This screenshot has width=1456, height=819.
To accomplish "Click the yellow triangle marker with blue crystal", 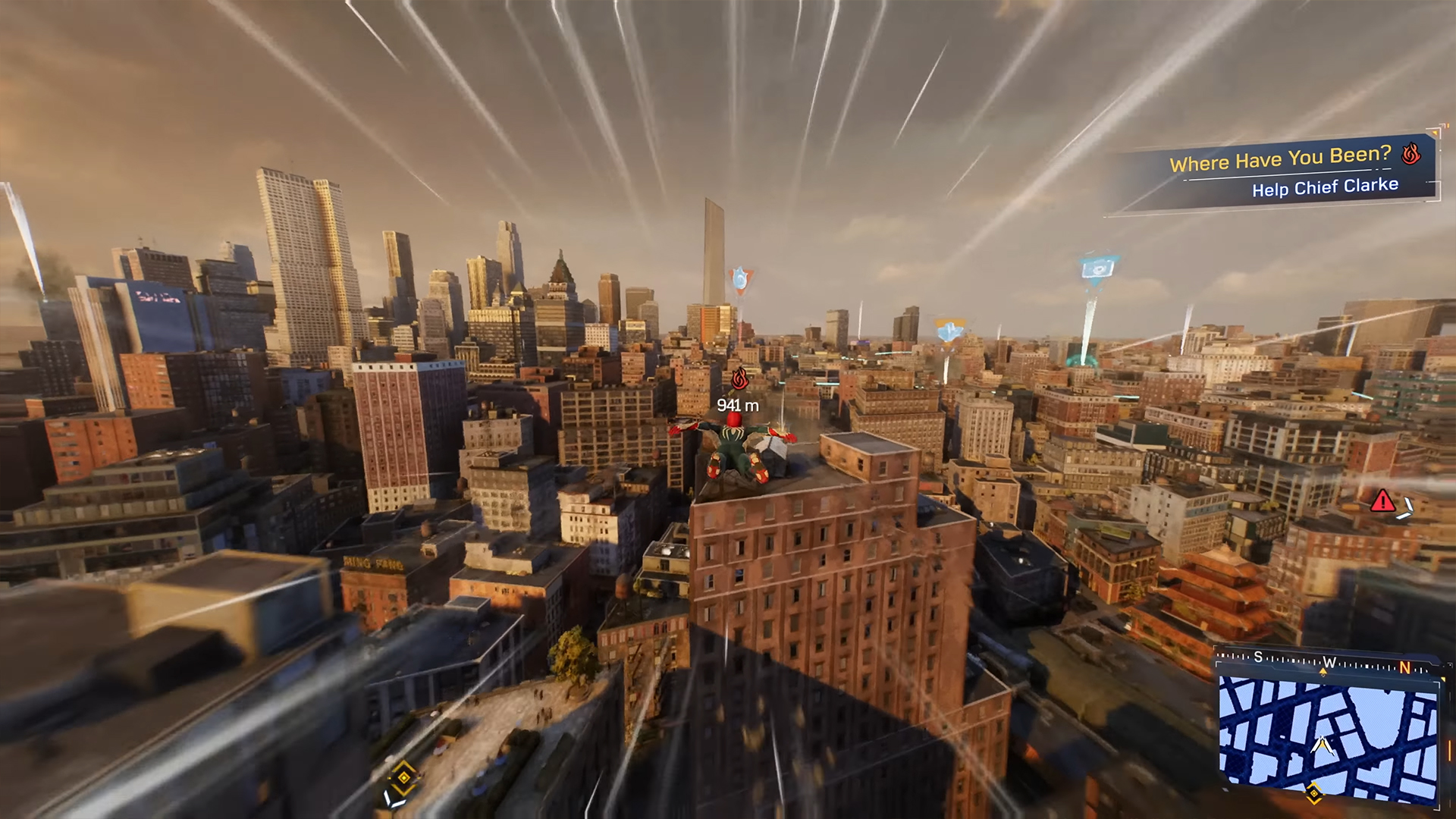I will [949, 331].
